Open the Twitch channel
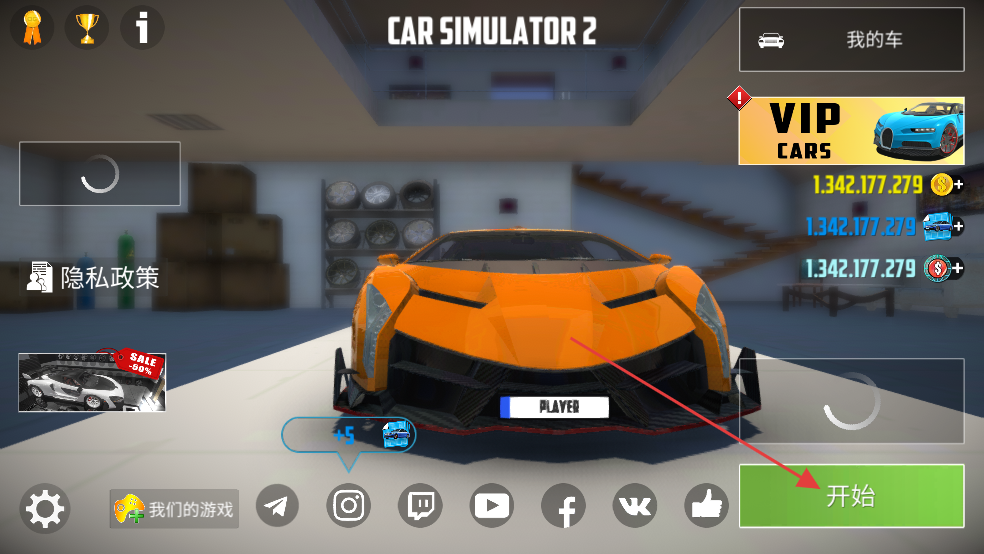Image resolution: width=984 pixels, height=554 pixels. [420, 507]
